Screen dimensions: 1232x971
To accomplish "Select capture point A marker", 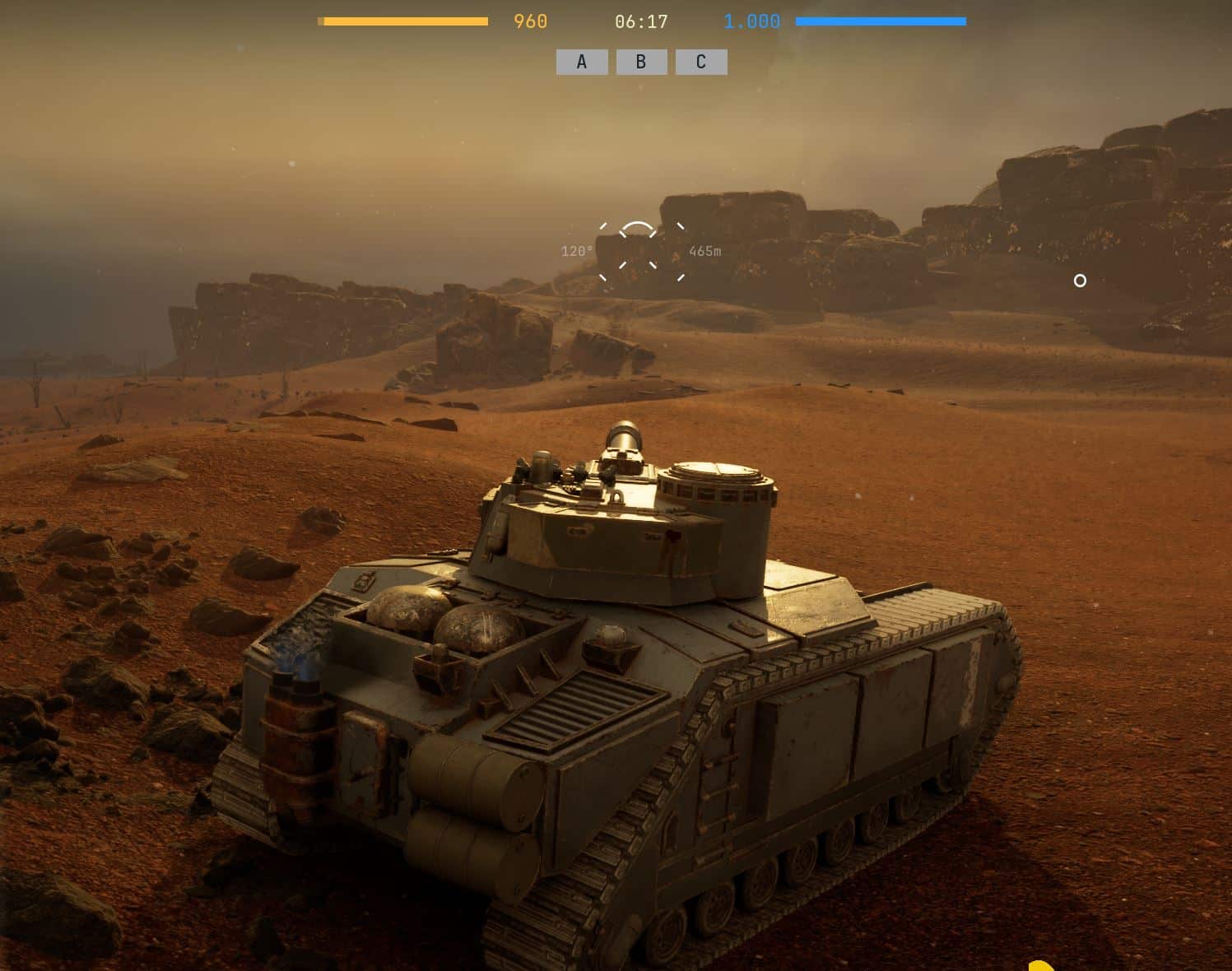I will tap(582, 63).
